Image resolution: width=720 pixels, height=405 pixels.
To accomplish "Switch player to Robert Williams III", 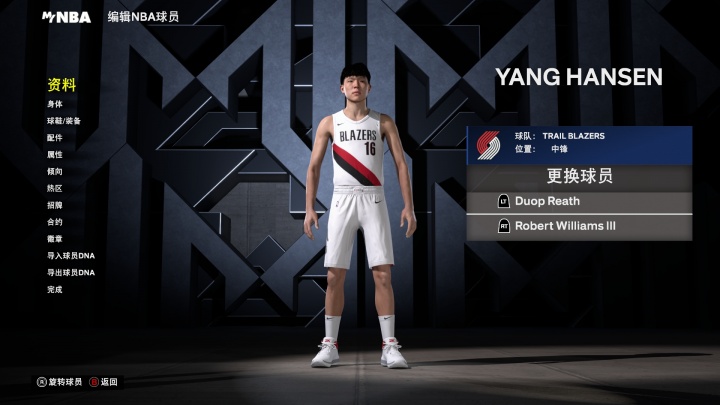I will [x=580, y=227].
